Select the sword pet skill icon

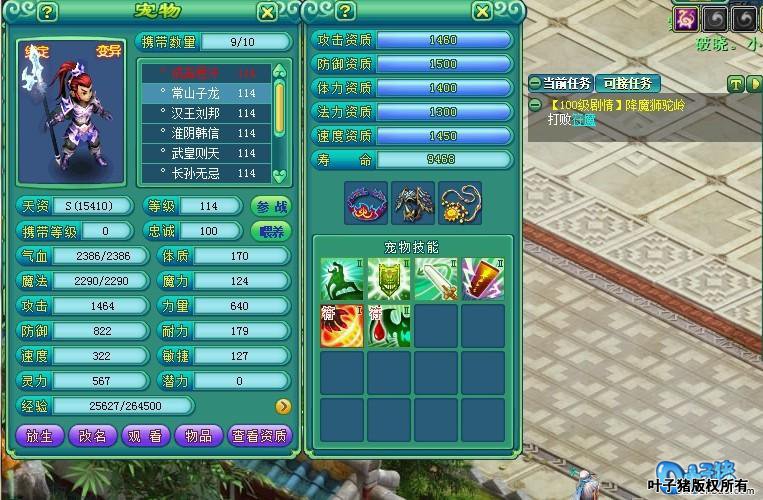[435, 278]
